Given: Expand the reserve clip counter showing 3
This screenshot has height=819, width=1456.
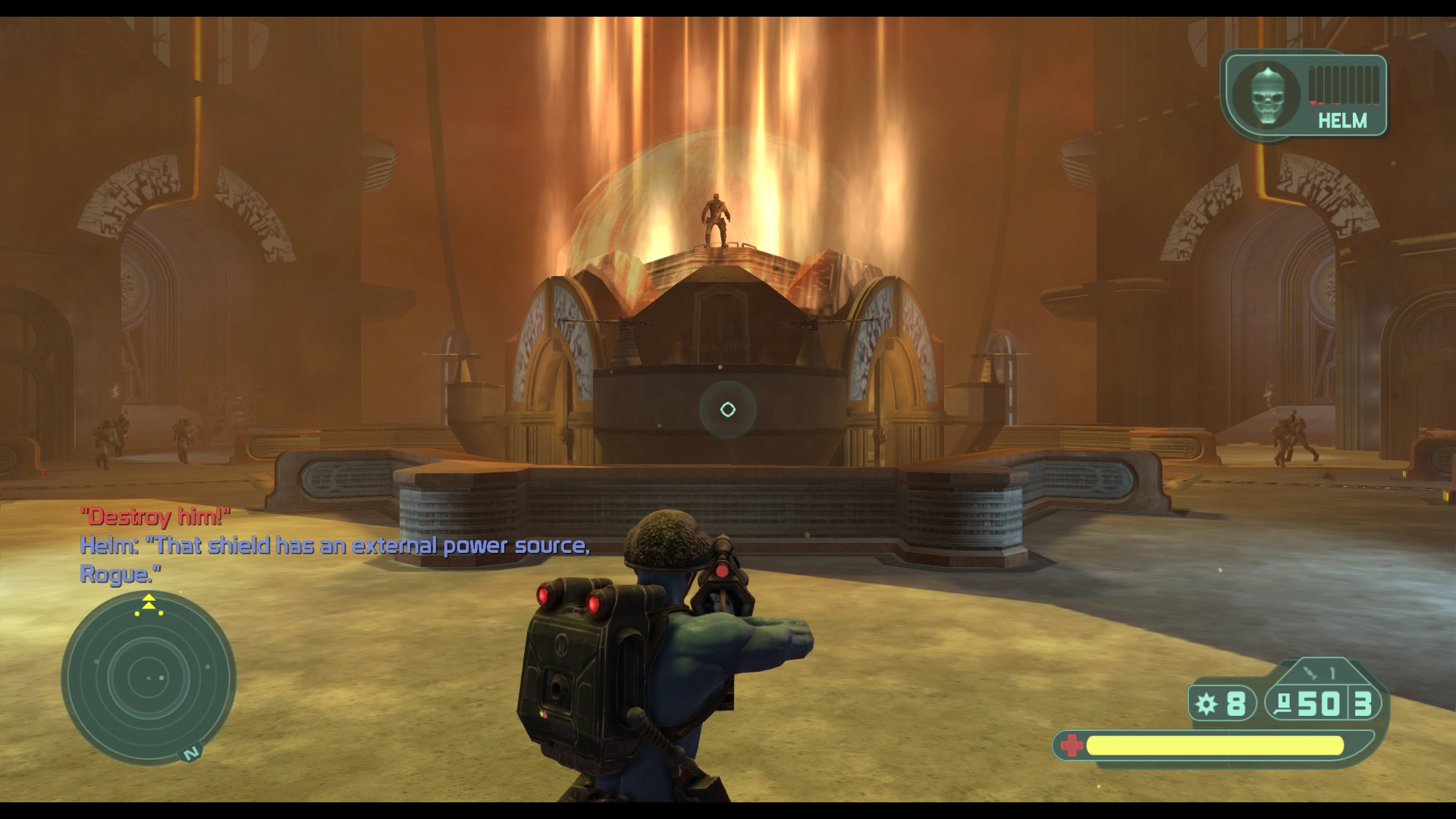Looking at the screenshot, I should click(x=1363, y=704).
